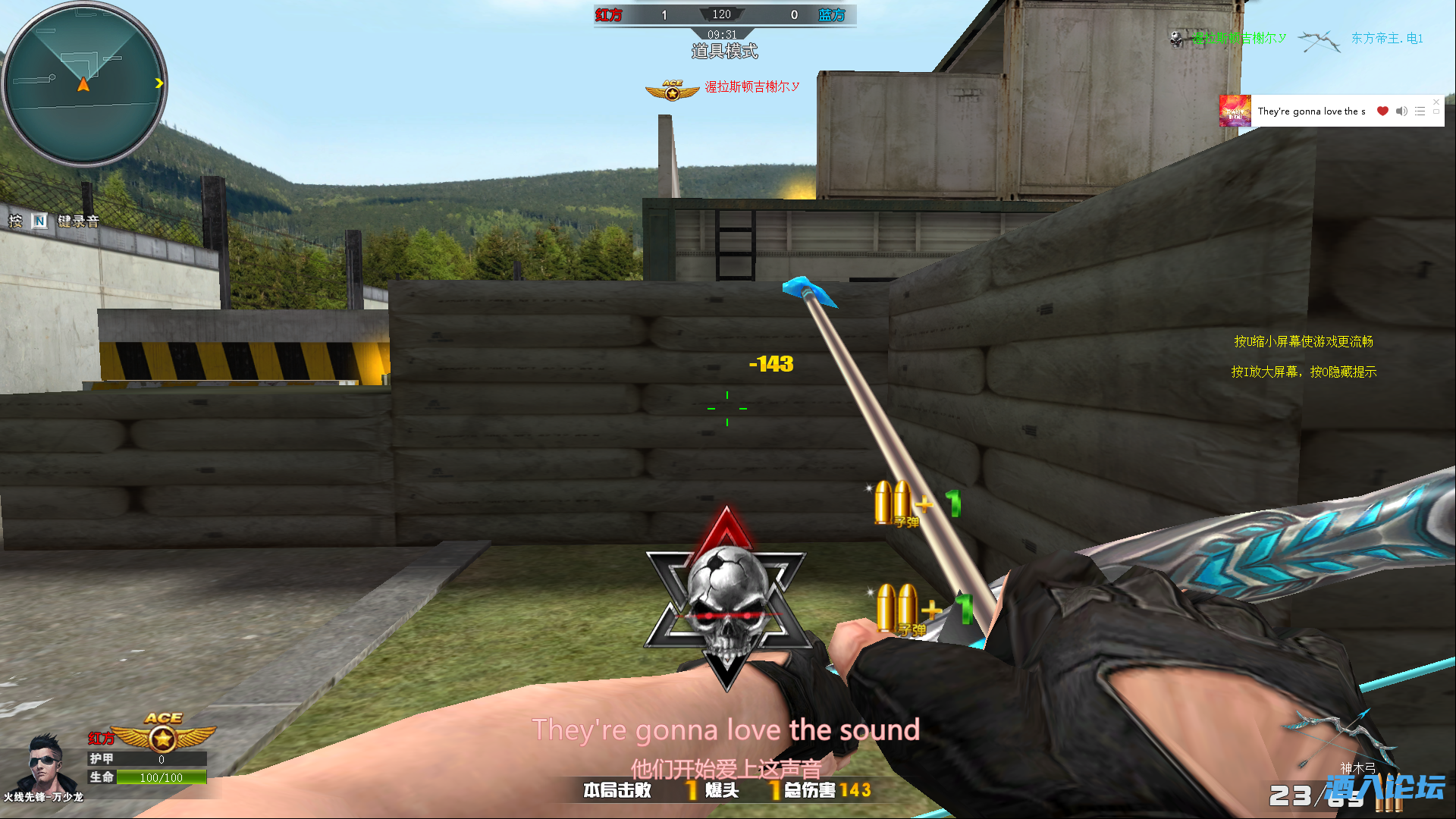
Task: Click the green 100/100 health bar
Action: point(160,777)
